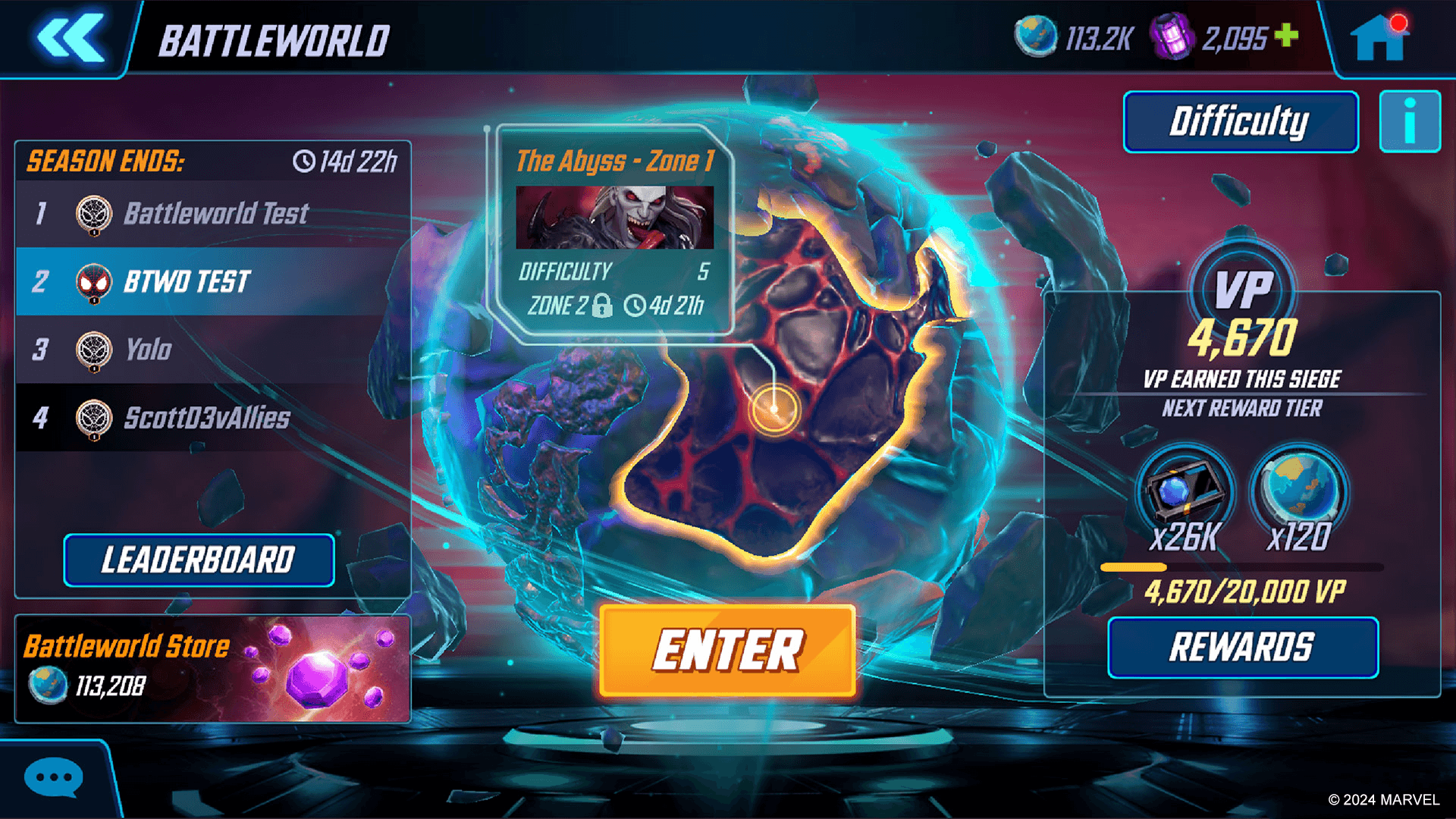View the full LEADERBOARD
Viewport: 1456px width, 819px height.
[199, 561]
